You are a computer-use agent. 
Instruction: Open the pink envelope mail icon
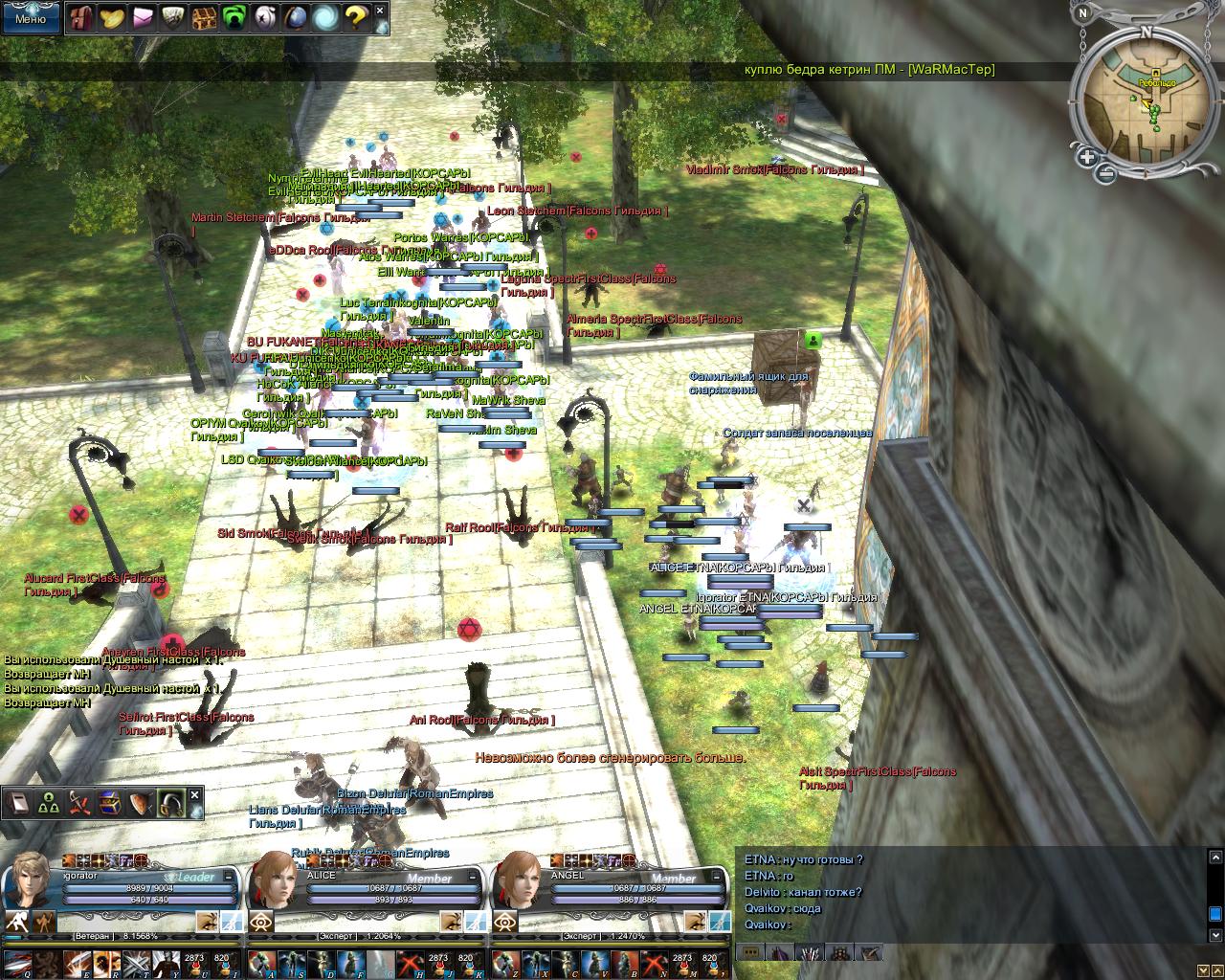pyautogui.click(x=143, y=17)
